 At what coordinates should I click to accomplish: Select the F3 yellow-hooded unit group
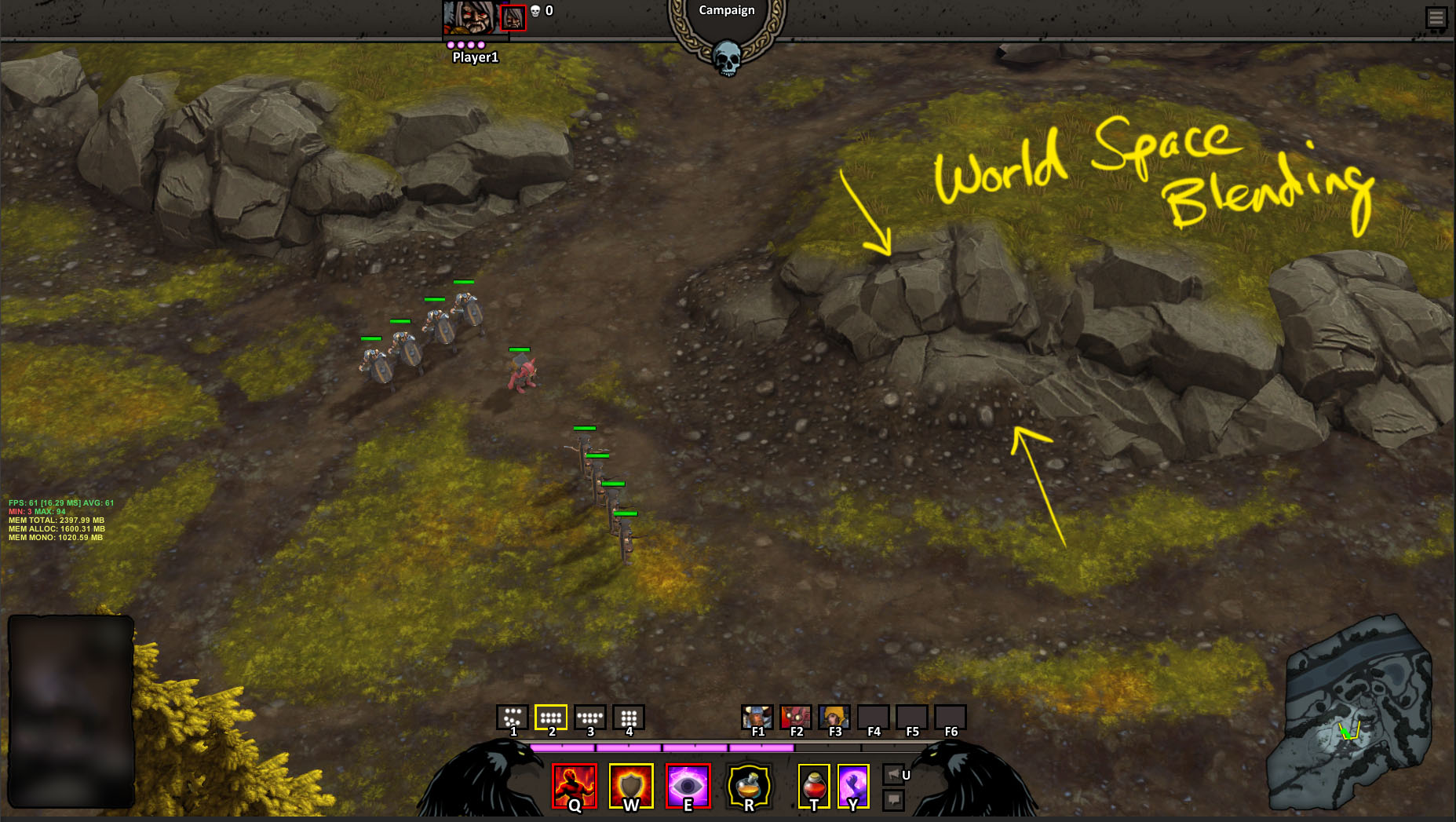coord(834,718)
